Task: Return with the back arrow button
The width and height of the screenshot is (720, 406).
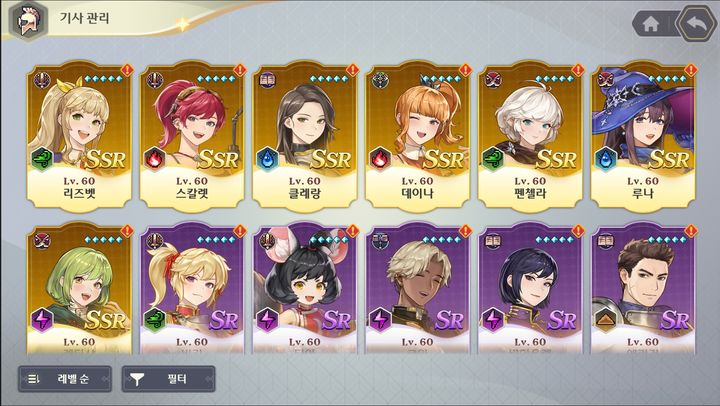Action: tap(695, 23)
